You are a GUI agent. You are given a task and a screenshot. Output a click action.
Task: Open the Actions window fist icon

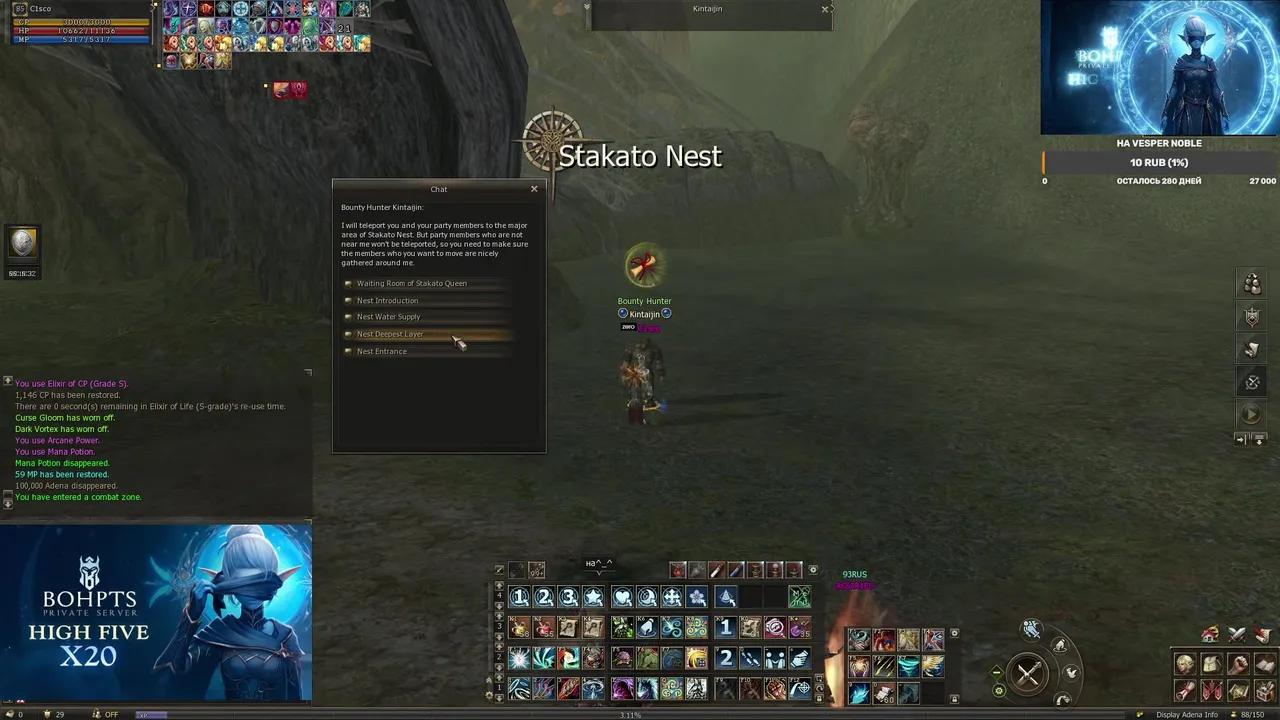pyautogui.click(x=1238, y=663)
